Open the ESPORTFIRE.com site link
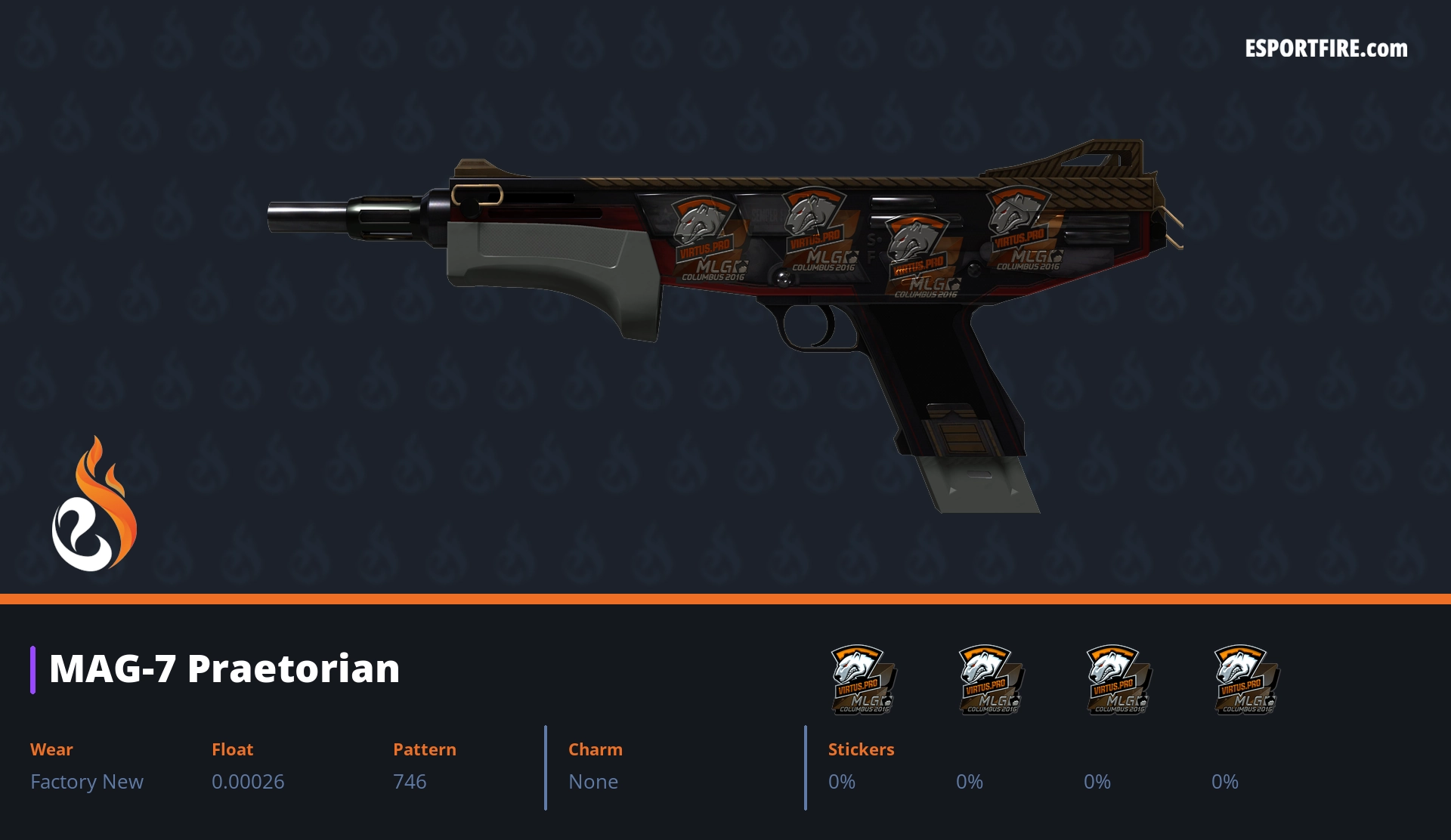 click(x=1326, y=49)
